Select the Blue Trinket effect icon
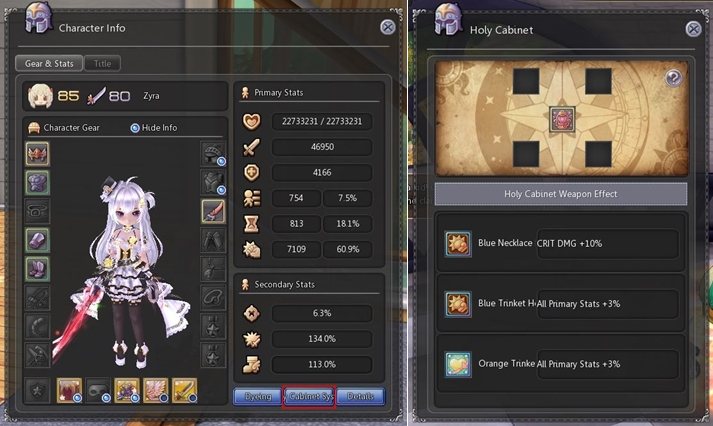The image size is (713, 426). coord(459,306)
